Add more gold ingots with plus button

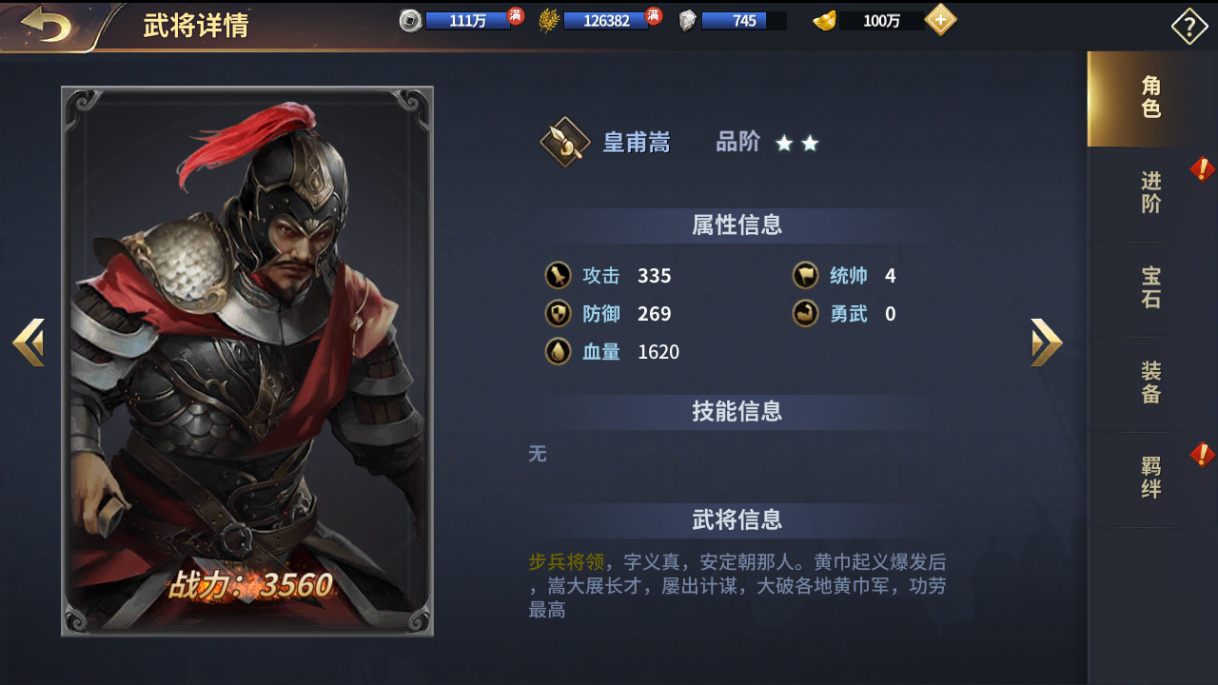(940, 20)
